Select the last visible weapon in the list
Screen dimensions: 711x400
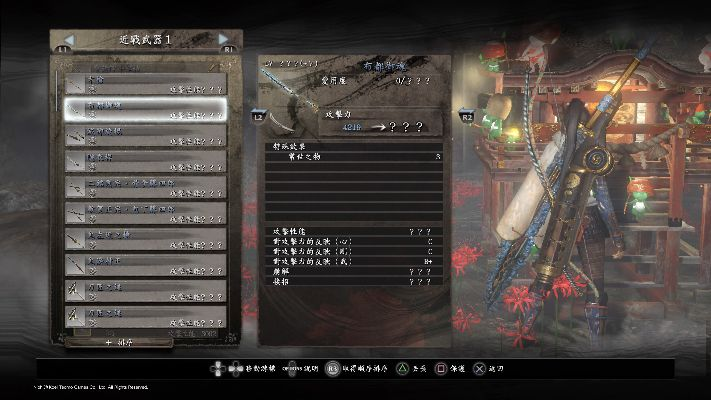145,317
